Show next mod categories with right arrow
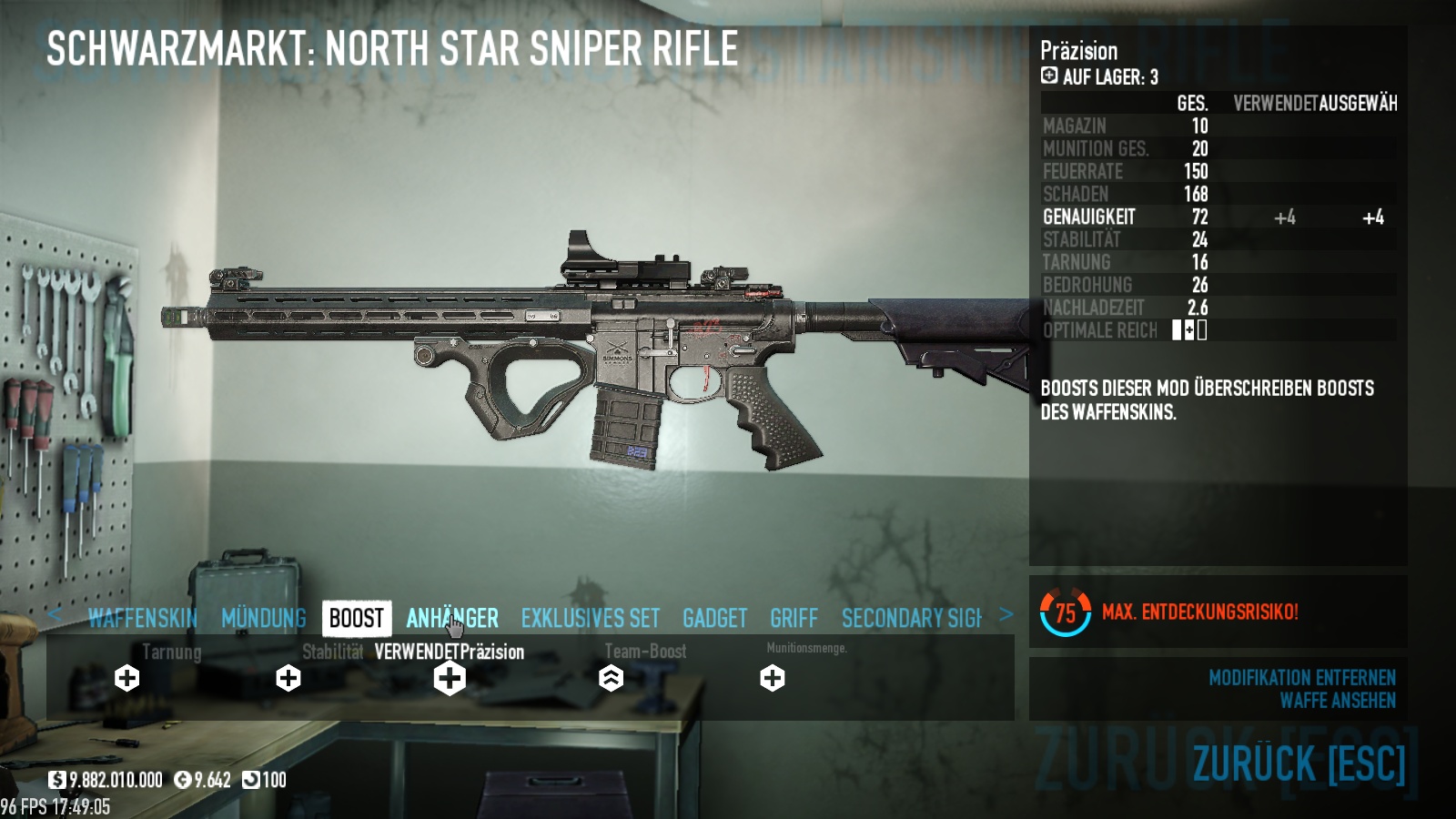This screenshot has height=819, width=1456. [x=1006, y=615]
